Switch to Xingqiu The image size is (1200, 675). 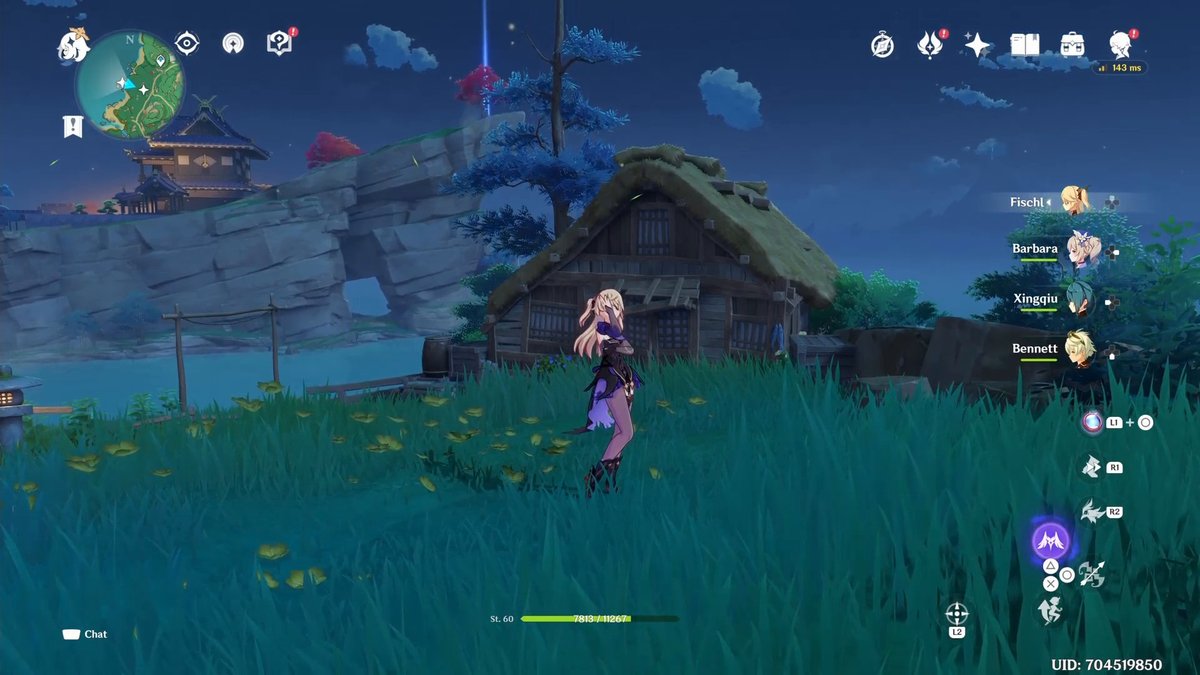(x=1078, y=298)
